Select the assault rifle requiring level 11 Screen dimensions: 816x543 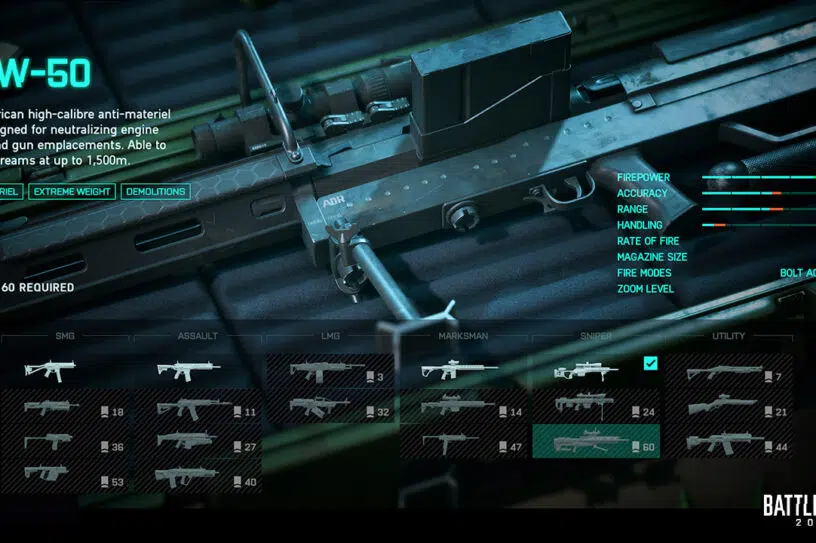coord(198,408)
